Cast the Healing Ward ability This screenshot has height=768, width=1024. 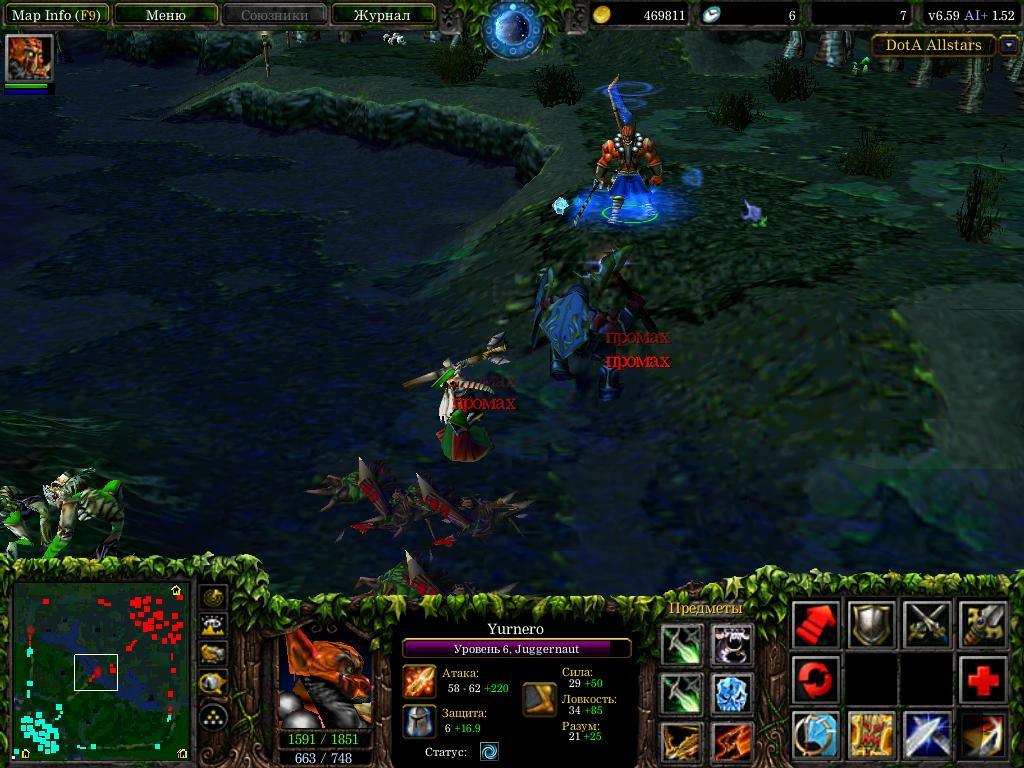[871, 736]
